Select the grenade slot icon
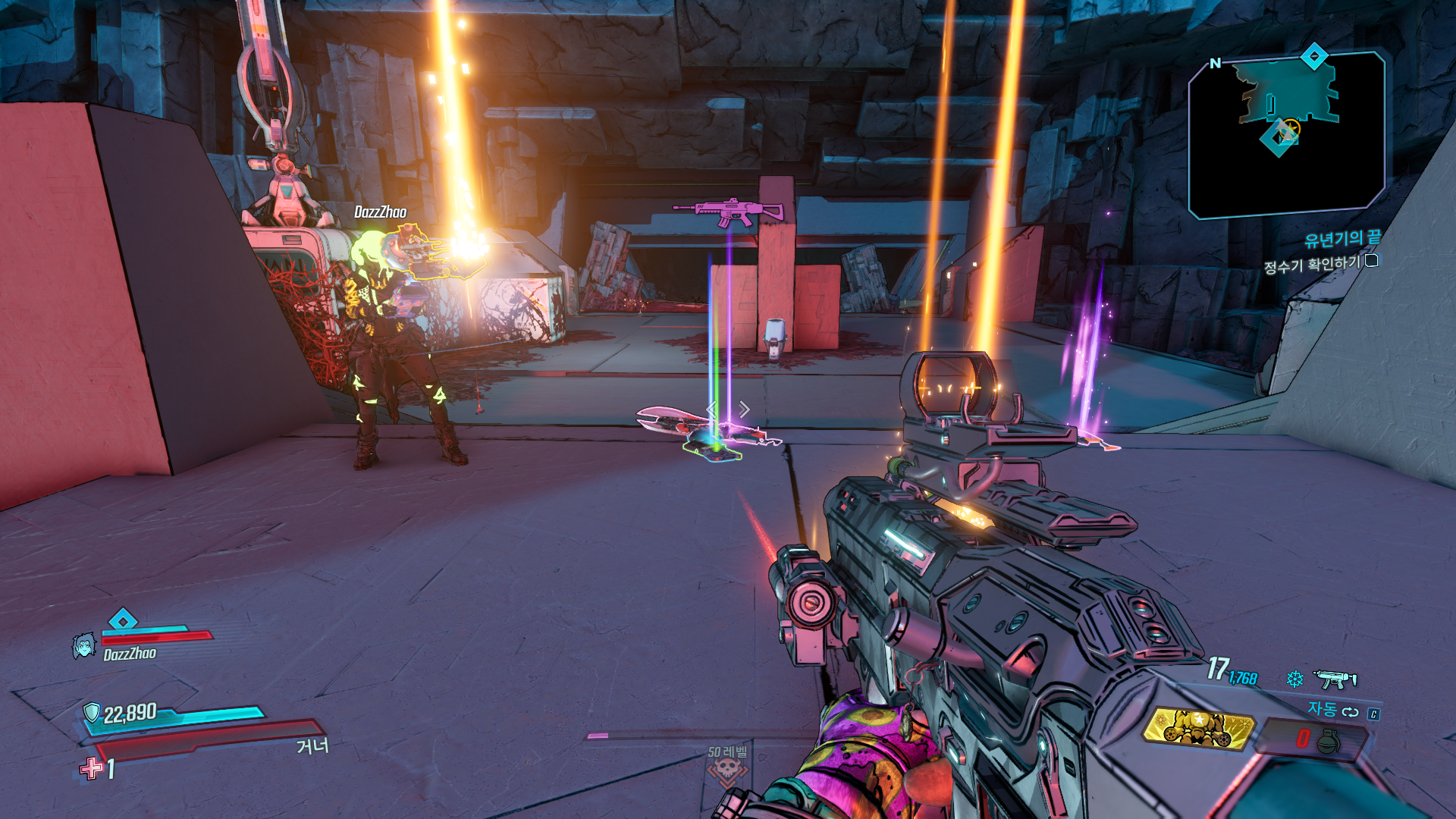 [x=1328, y=741]
